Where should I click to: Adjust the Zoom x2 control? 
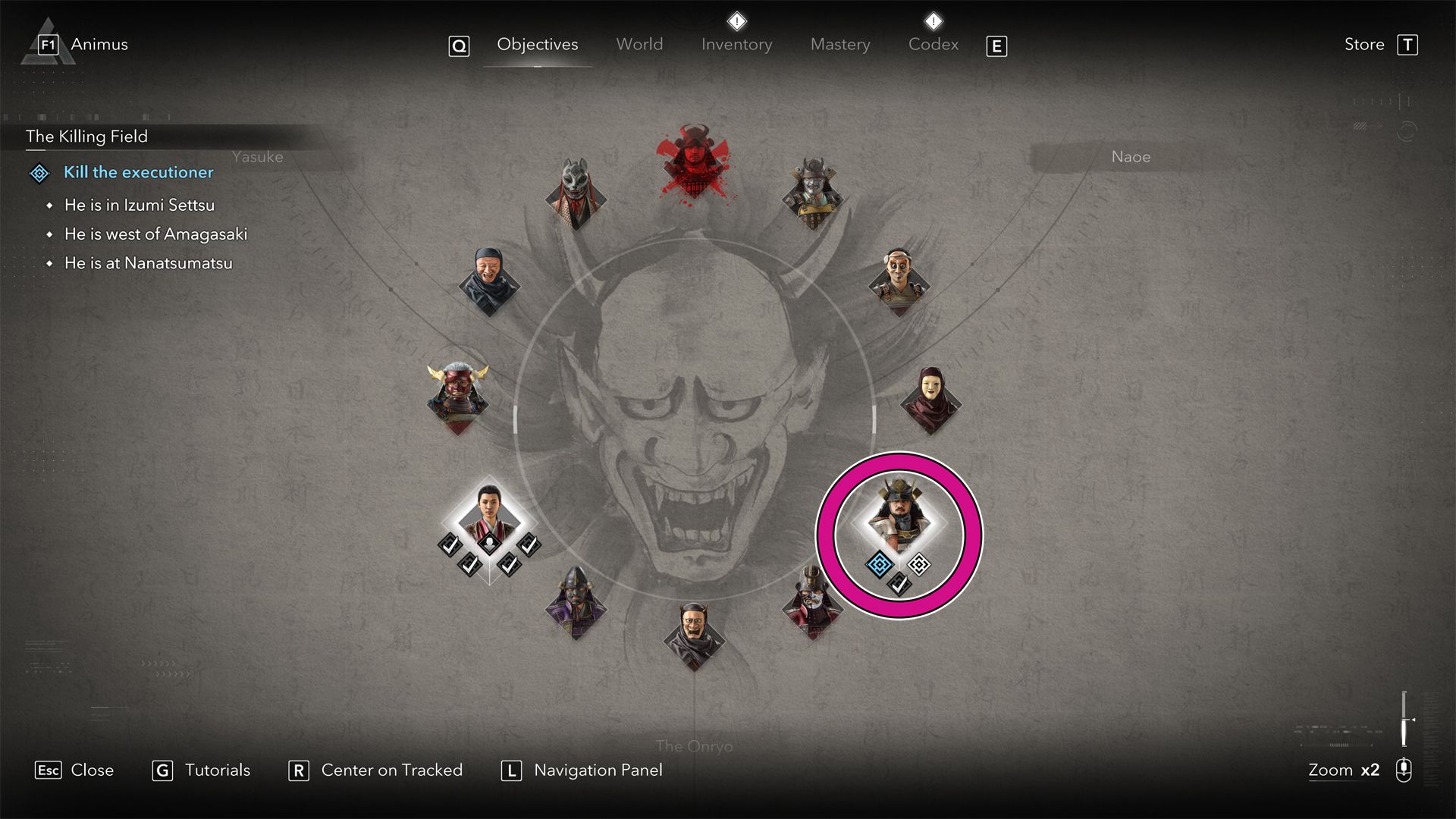[1345, 770]
